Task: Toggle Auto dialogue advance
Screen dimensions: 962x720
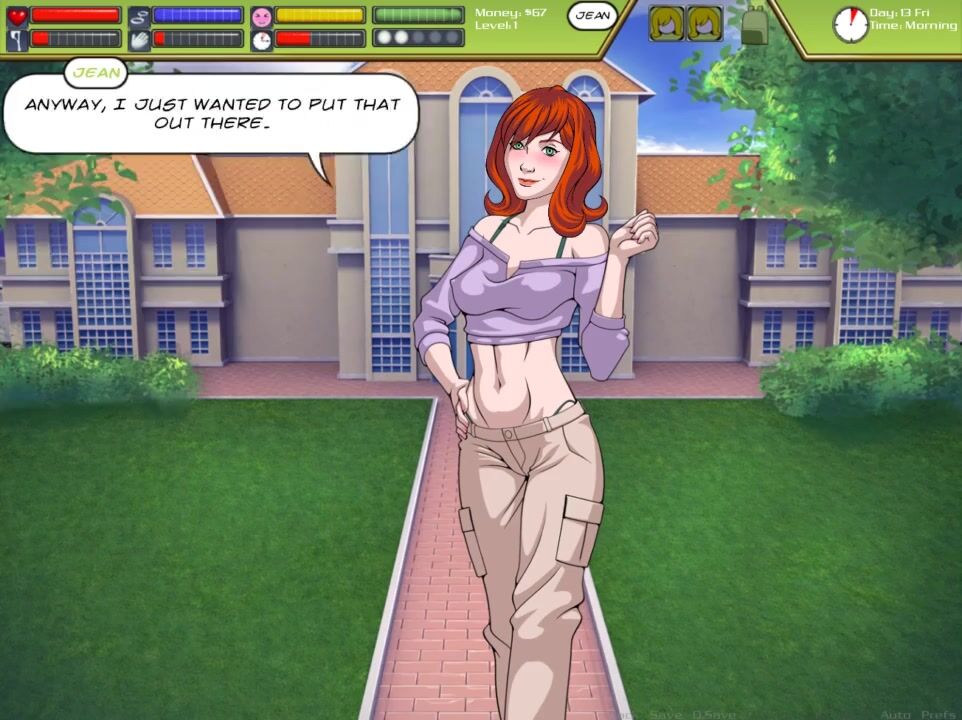Action: pos(895,714)
